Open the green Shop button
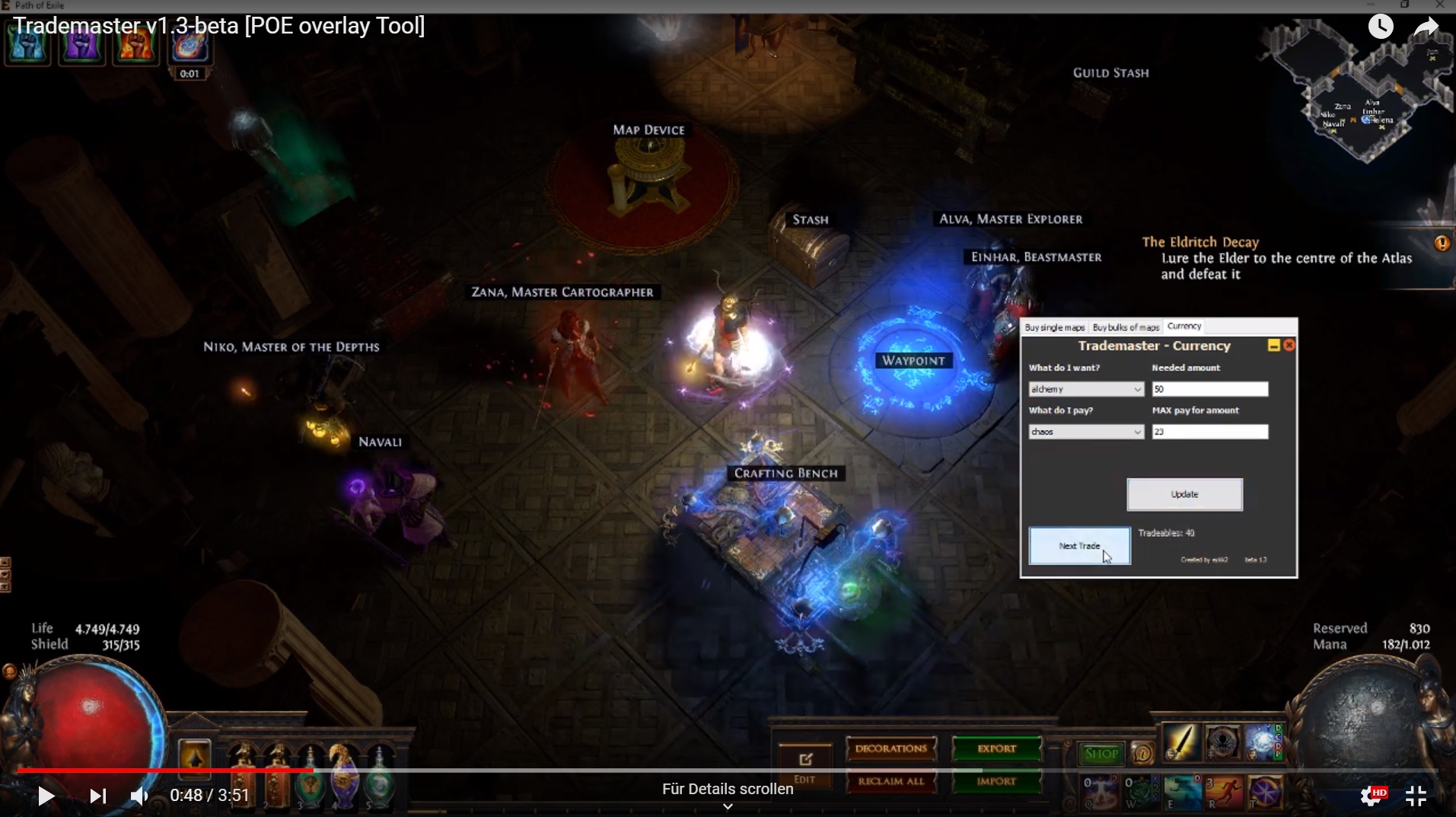Image resolution: width=1456 pixels, height=817 pixels. click(1101, 754)
